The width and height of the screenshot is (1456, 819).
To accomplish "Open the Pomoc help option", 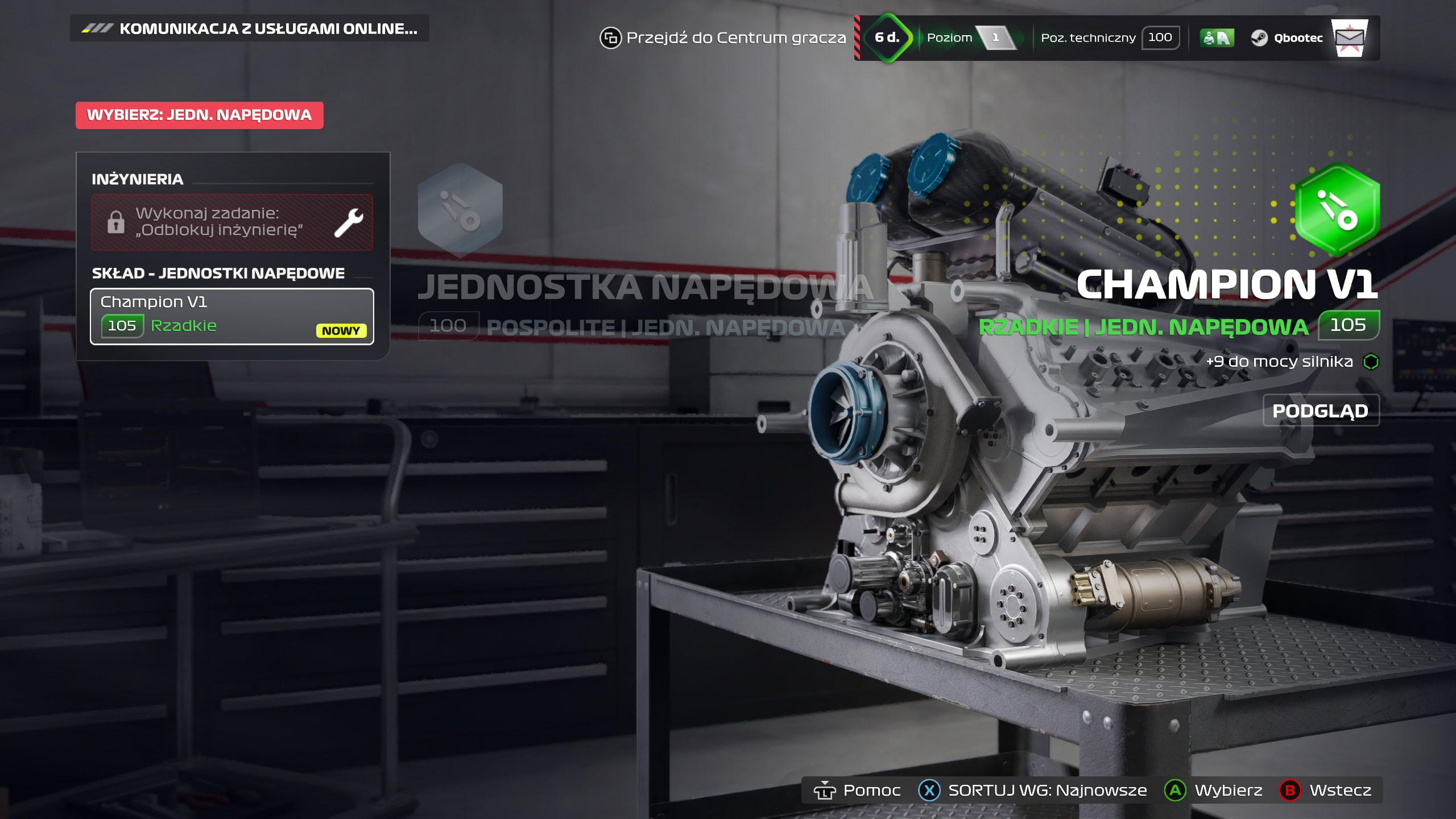I will click(857, 790).
